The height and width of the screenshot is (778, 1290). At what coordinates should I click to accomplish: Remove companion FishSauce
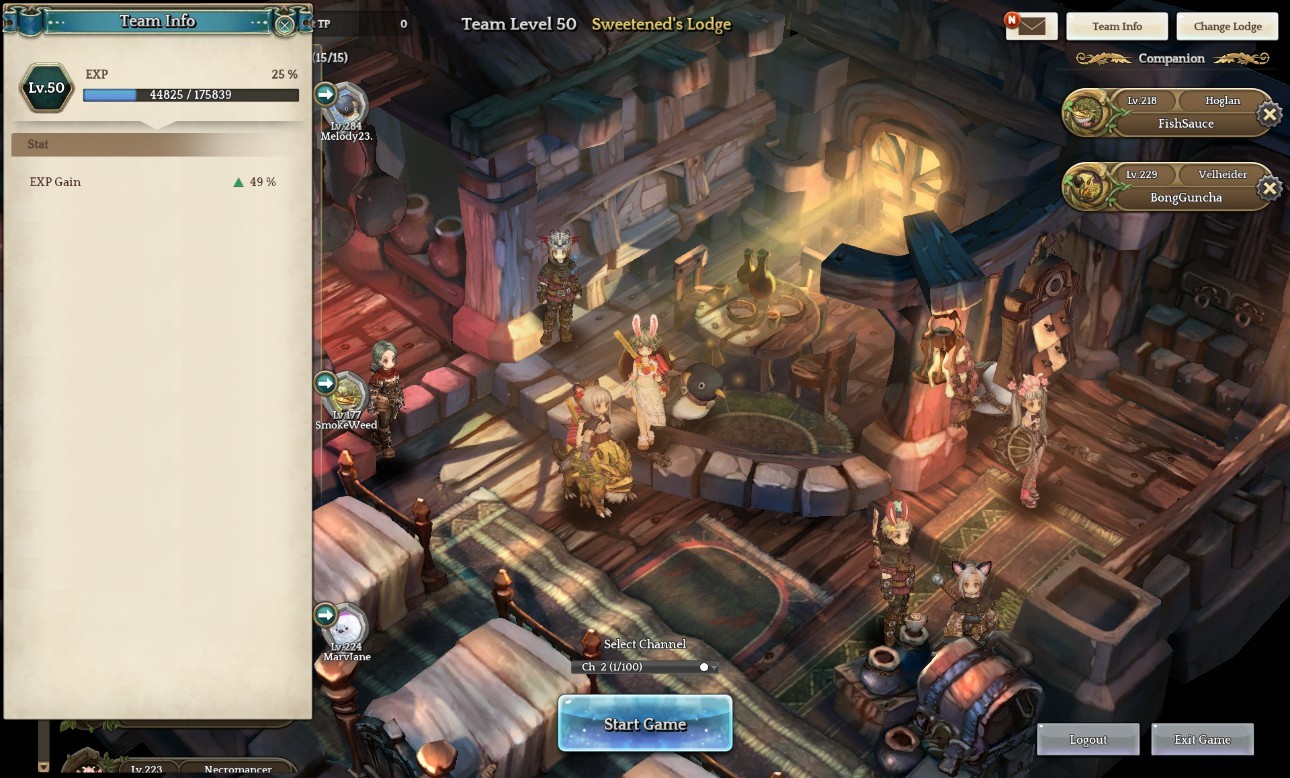1269,114
